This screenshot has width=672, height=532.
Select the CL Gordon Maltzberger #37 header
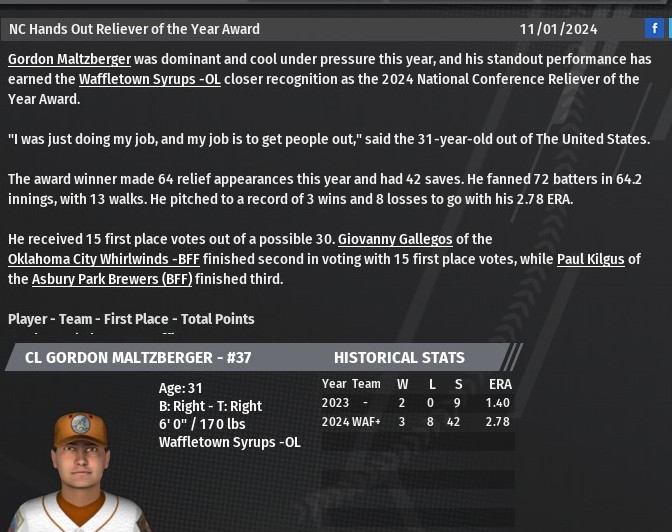click(138, 358)
